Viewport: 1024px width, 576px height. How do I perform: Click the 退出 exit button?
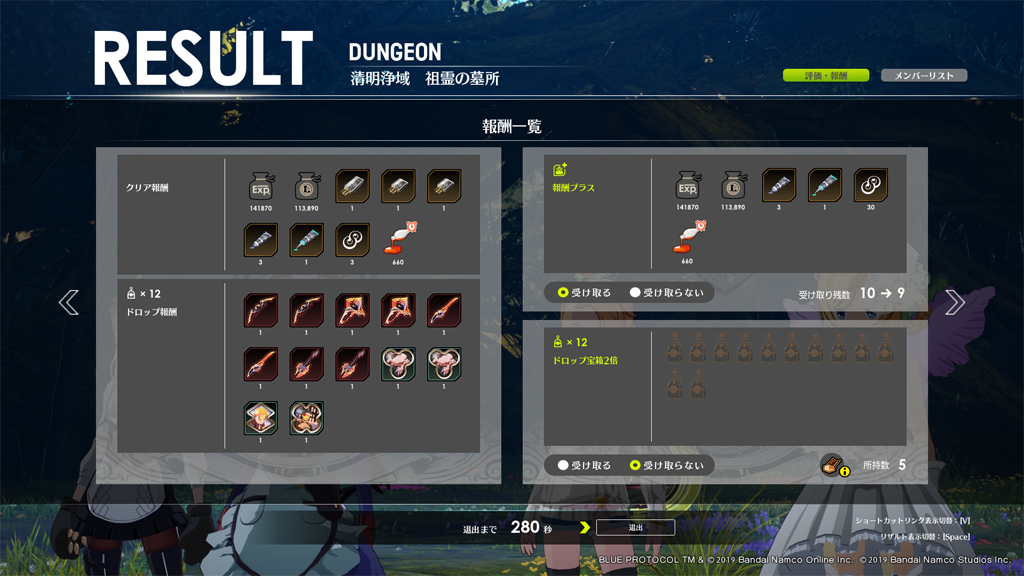pos(635,527)
